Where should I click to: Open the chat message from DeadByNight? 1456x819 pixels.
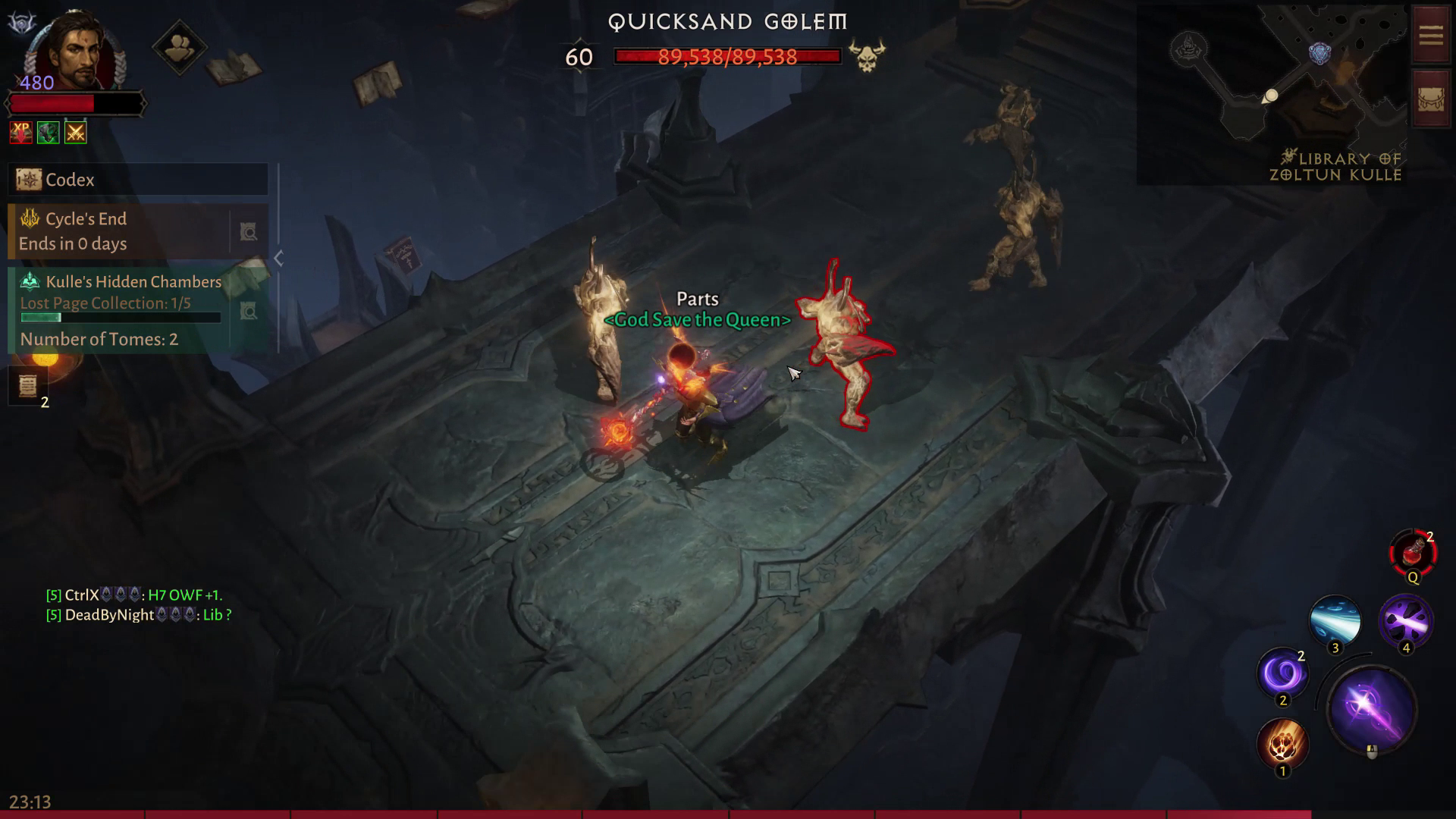(139, 615)
